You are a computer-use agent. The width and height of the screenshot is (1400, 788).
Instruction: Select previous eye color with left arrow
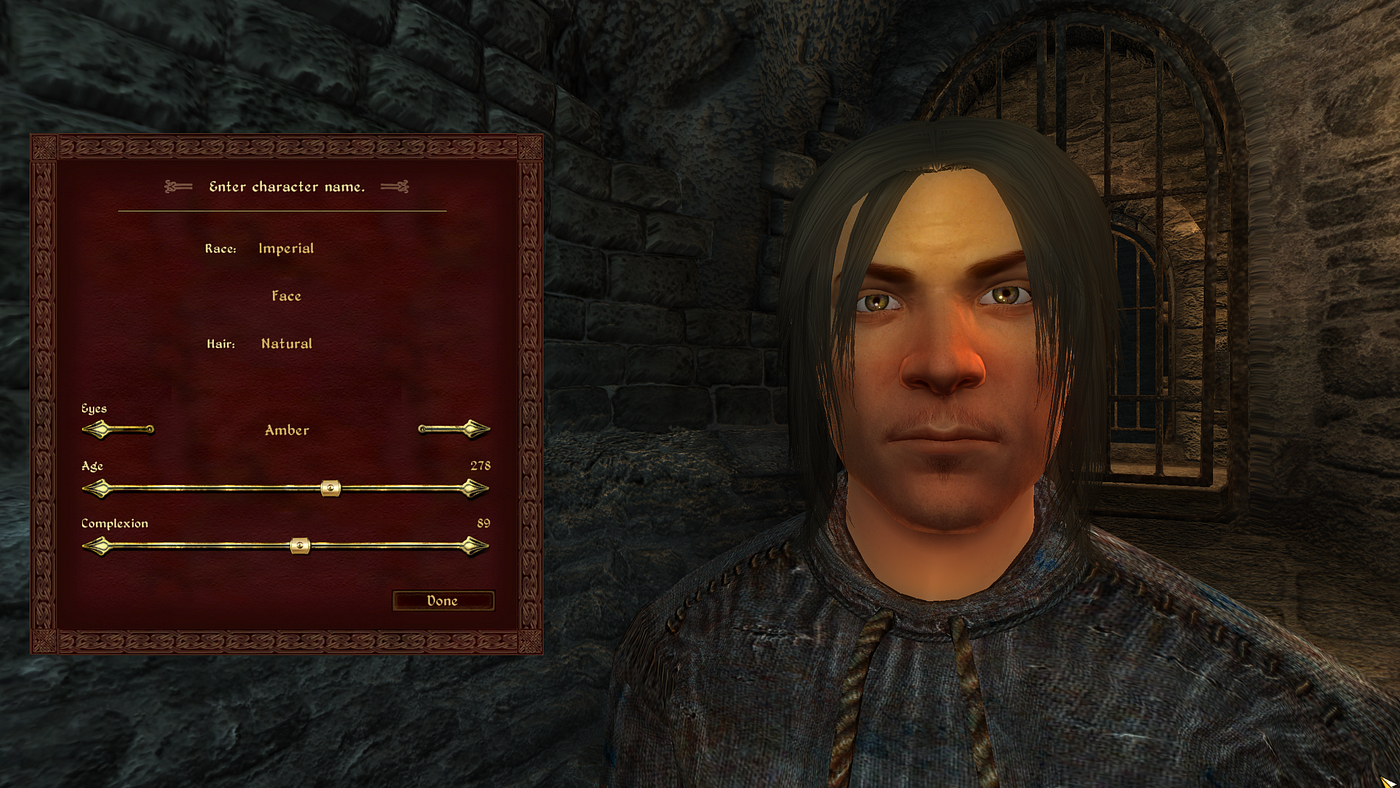point(100,430)
